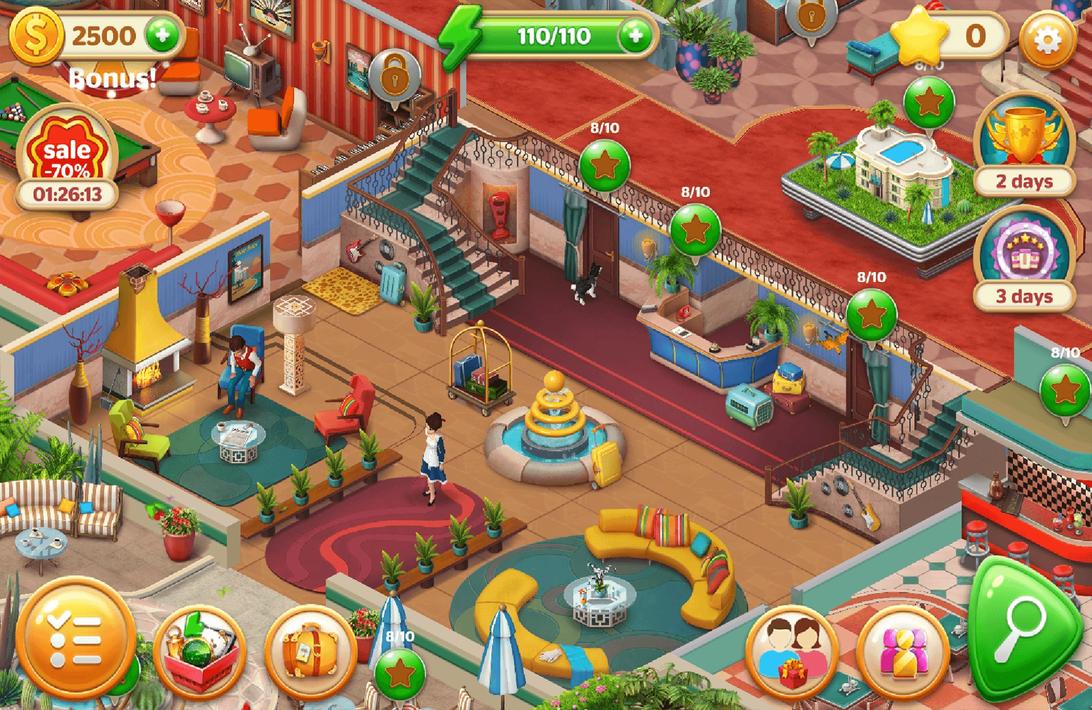Select the star marker above the miniature hotel model

928,100
